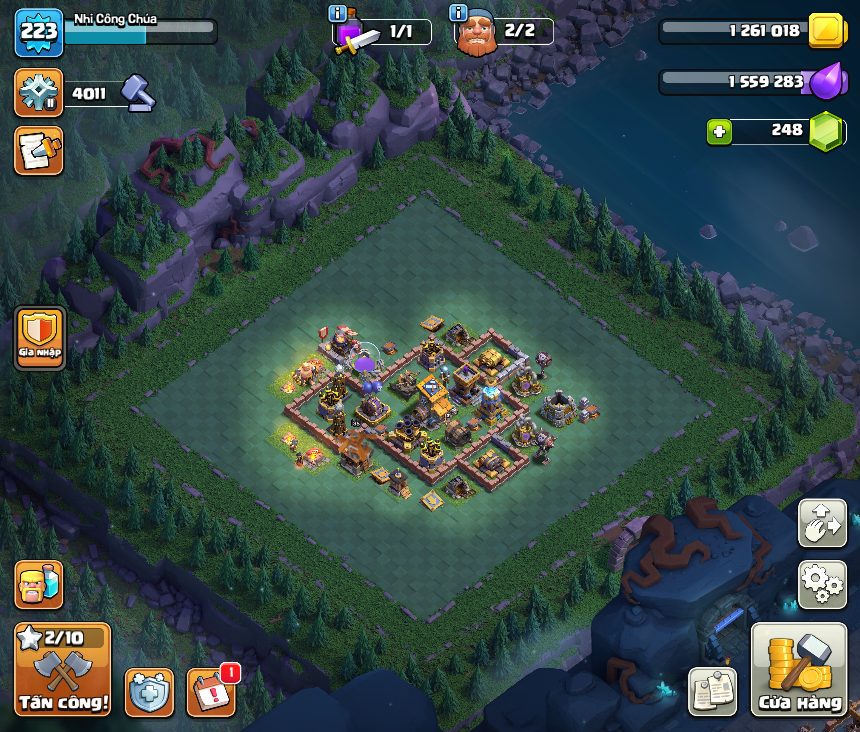
Task: Open the barbarian army training button
Action: click(x=38, y=585)
